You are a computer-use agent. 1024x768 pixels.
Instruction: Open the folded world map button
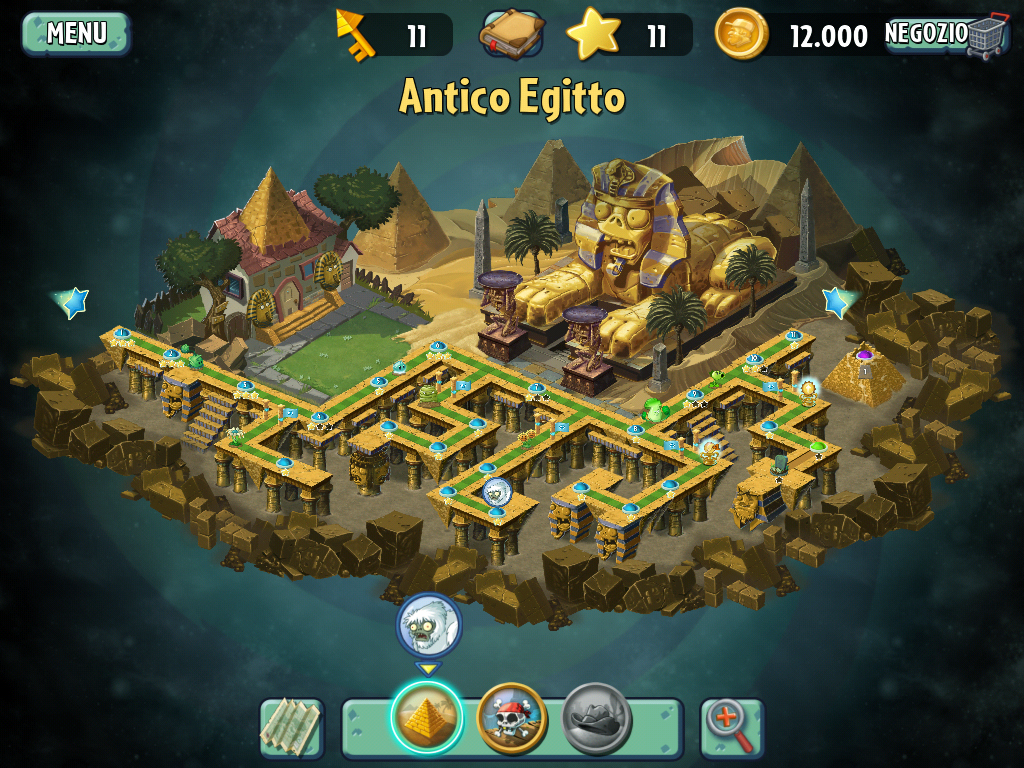tap(292, 726)
